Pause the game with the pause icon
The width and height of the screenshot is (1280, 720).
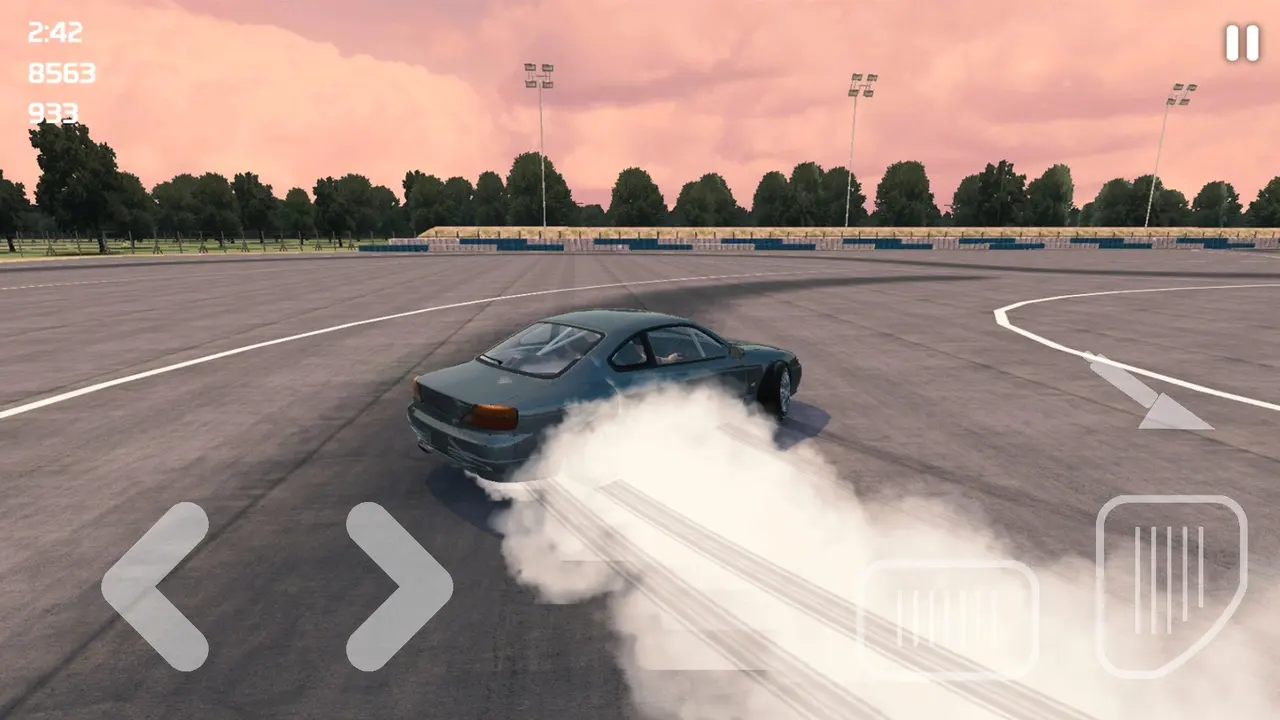(x=1242, y=43)
